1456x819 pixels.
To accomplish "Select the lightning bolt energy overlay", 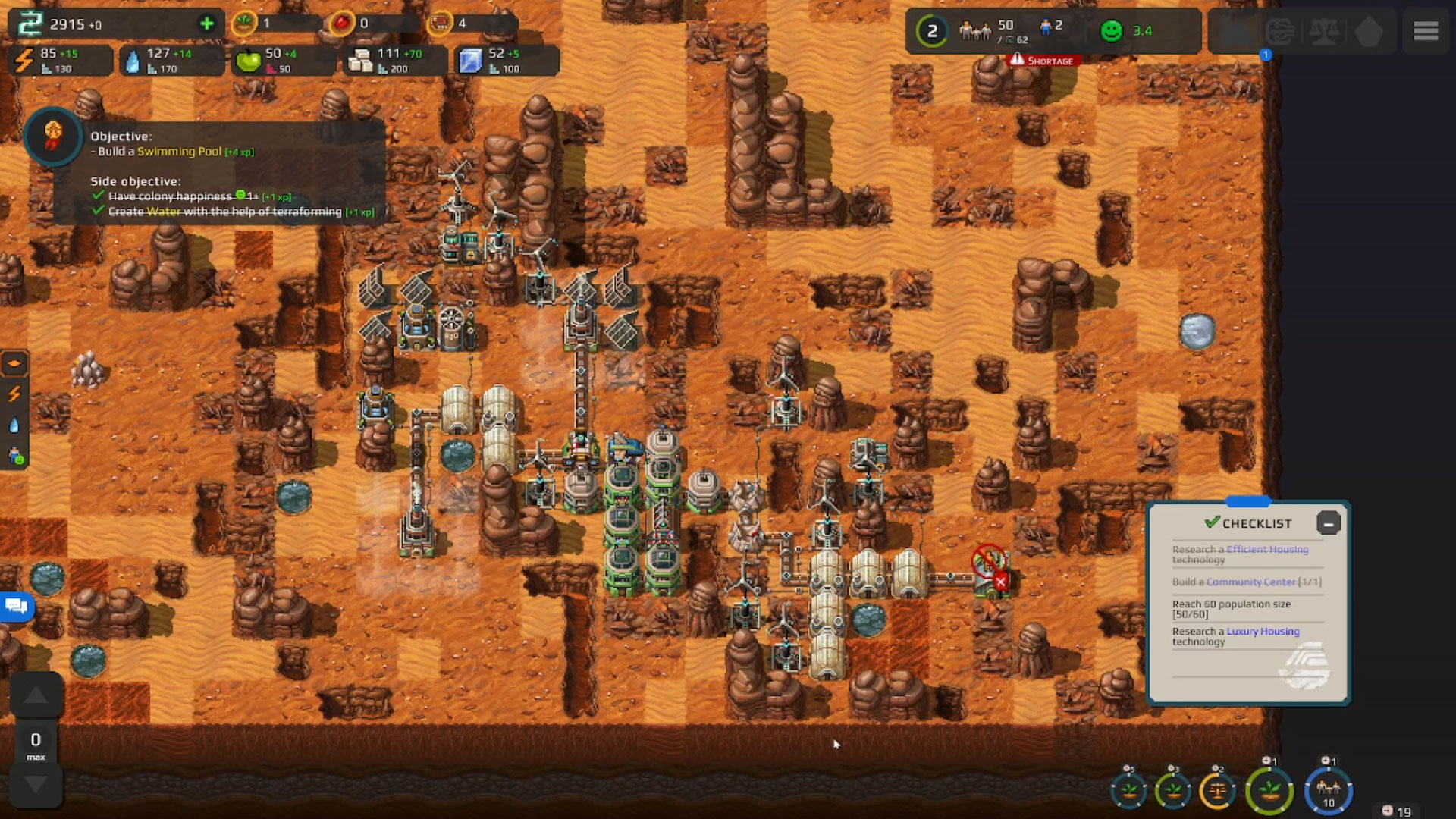I will (14, 394).
